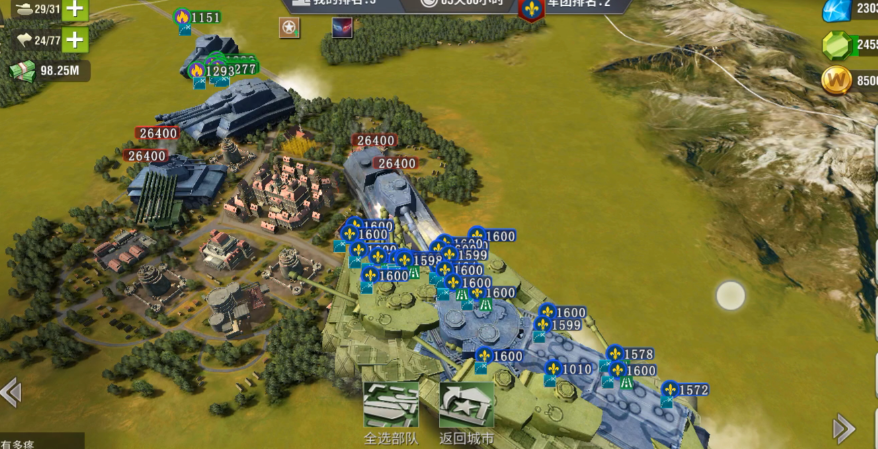Click the star medal badge icon

tap(289, 28)
